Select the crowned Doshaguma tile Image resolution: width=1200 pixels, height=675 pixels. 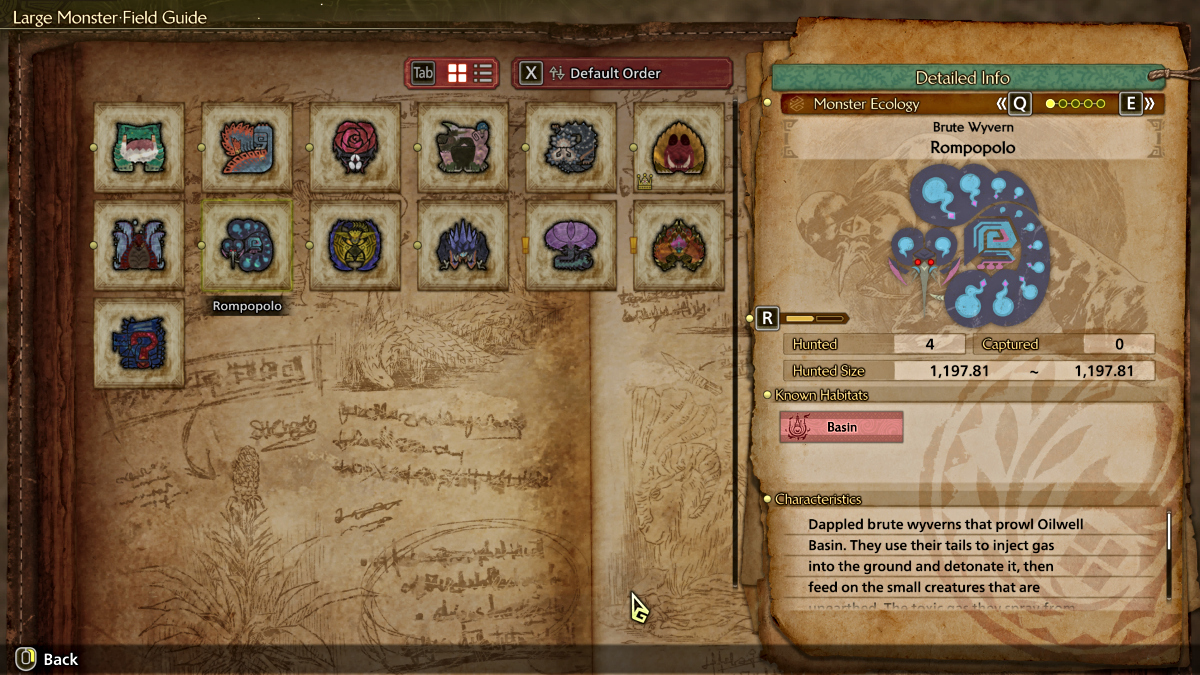[679, 147]
